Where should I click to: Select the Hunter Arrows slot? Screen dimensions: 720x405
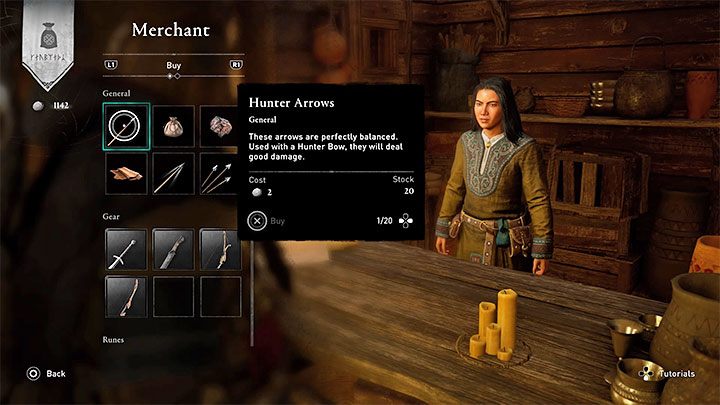126,126
